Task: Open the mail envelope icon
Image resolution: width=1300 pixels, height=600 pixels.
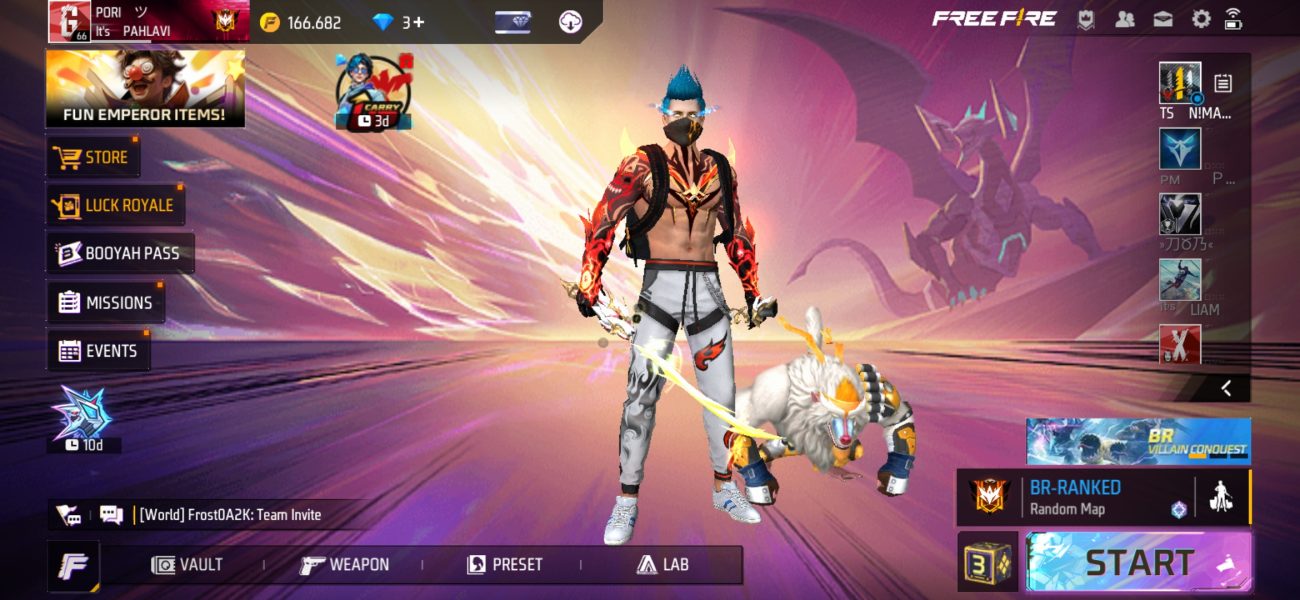Action: pyautogui.click(x=1162, y=19)
